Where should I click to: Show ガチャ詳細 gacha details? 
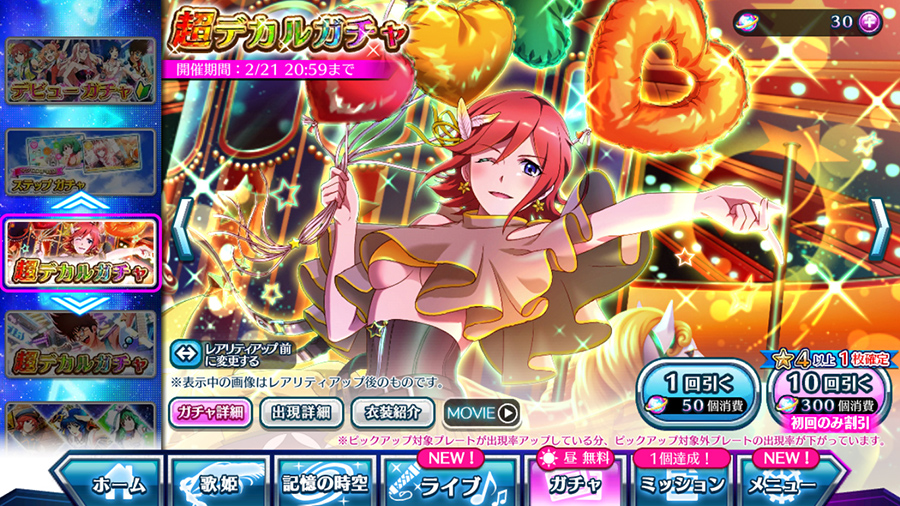211,411
